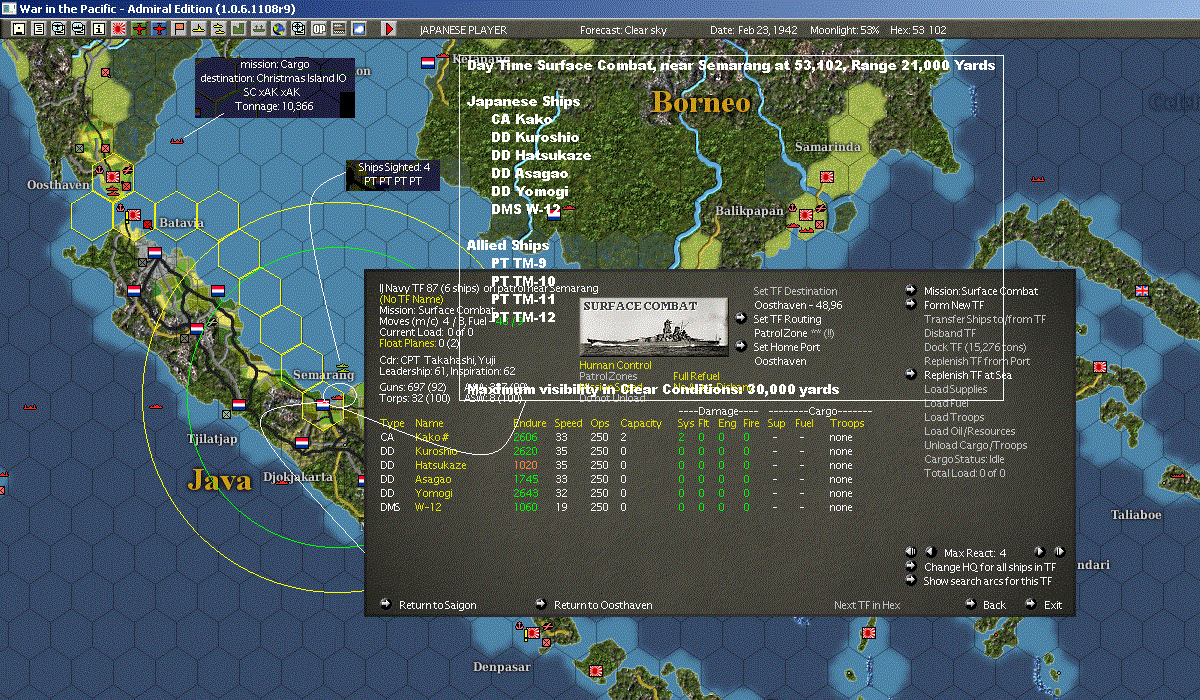Toggle Human Control setting
The width and height of the screenshot is (1200, 700).
pyautogui.click(x=615, y=366)
